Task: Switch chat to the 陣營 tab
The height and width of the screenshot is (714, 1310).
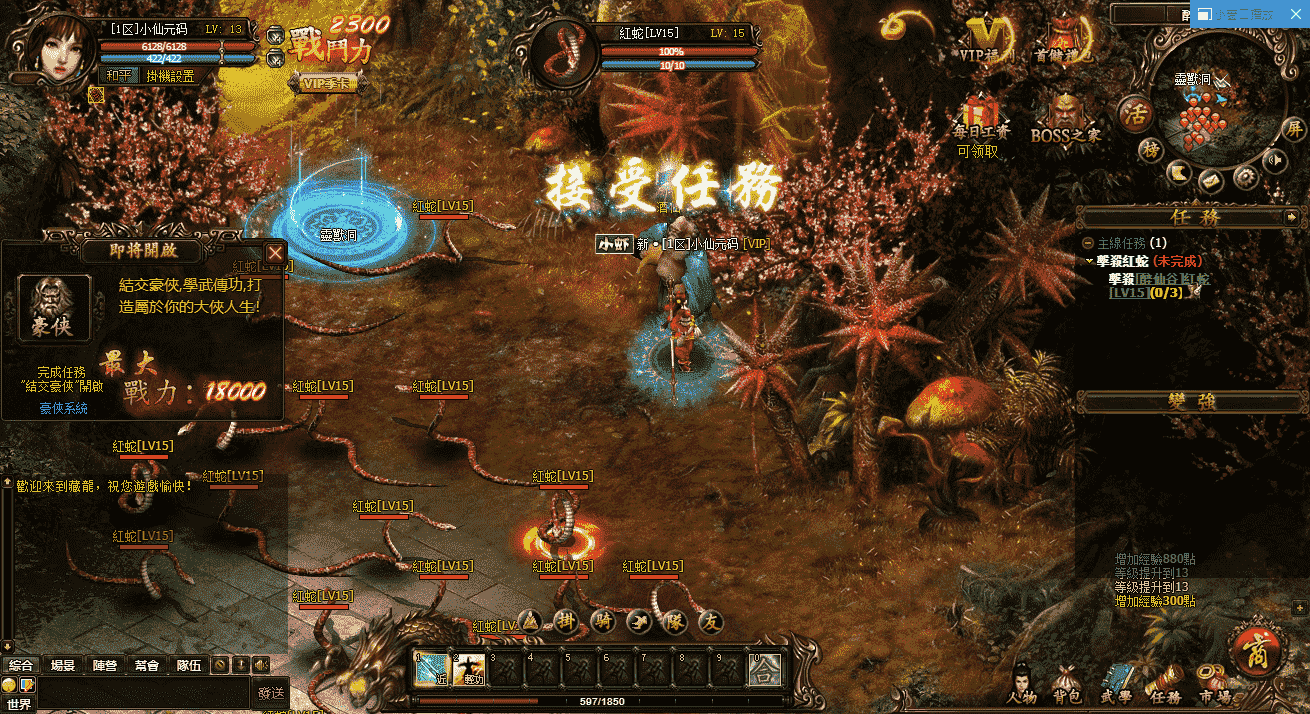Action: coord(105,665)
